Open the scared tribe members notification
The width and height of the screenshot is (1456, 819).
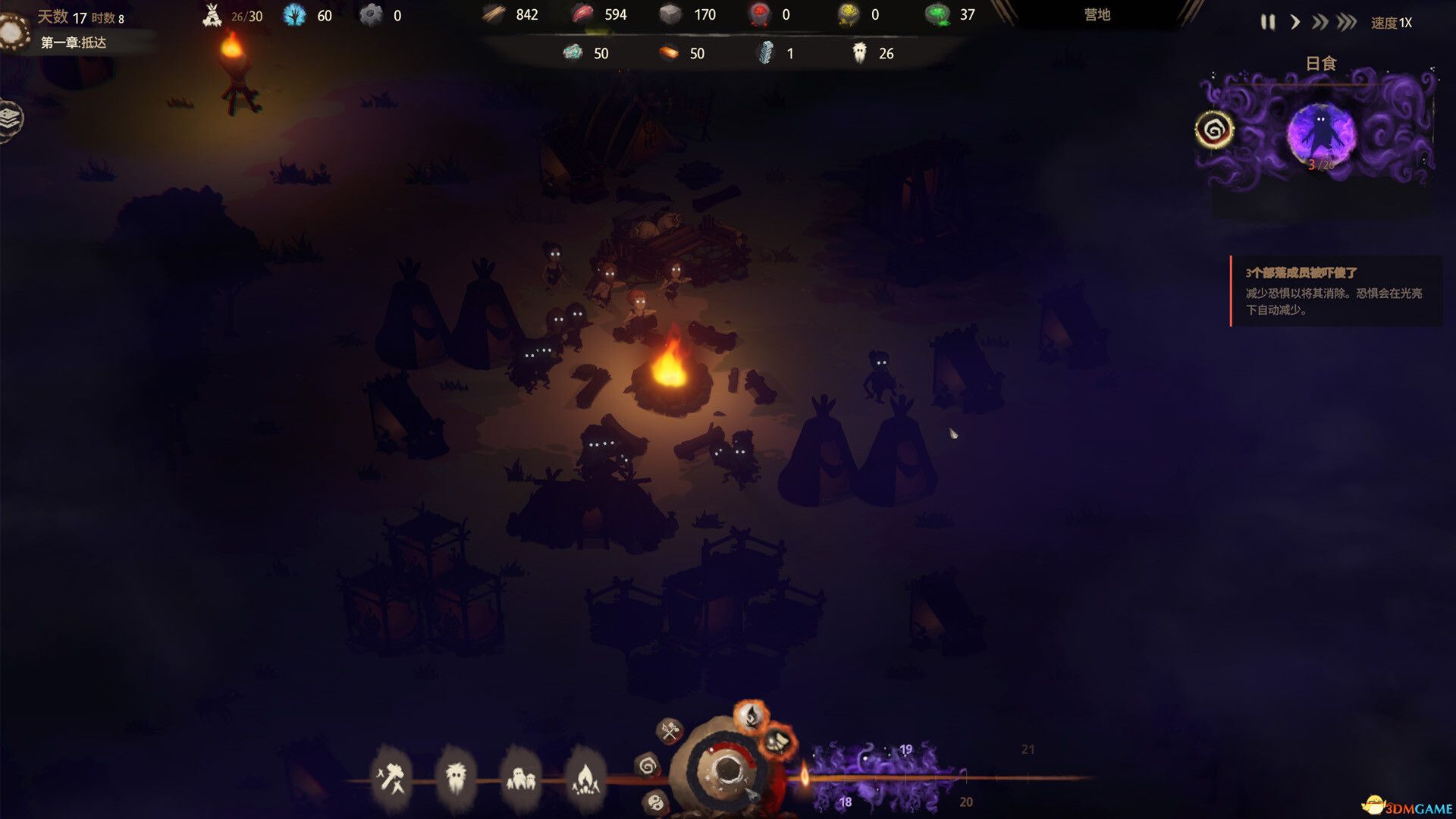tap(1335, 291)
